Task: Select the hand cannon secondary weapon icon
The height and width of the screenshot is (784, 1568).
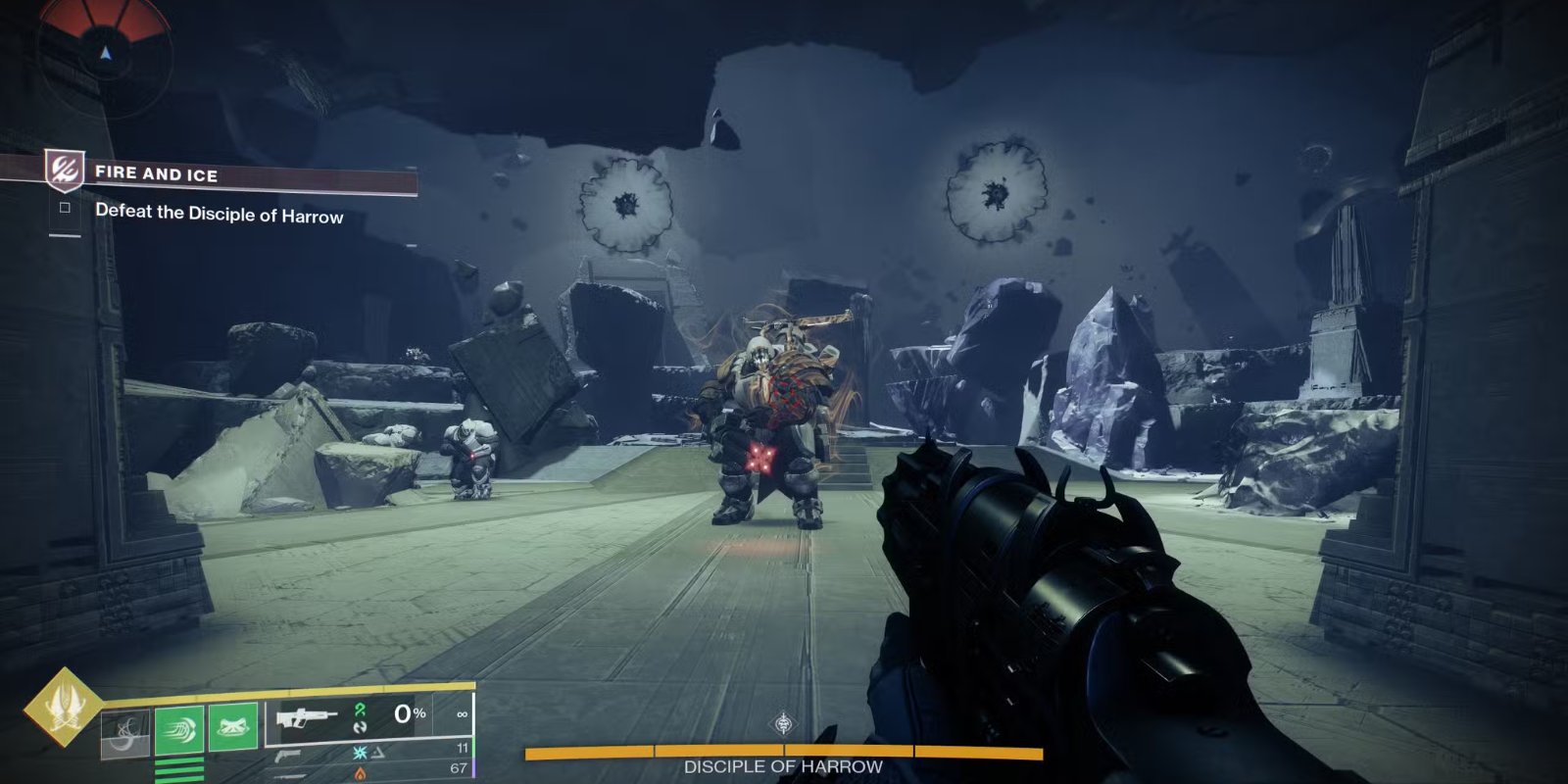Action: [289, 754]
